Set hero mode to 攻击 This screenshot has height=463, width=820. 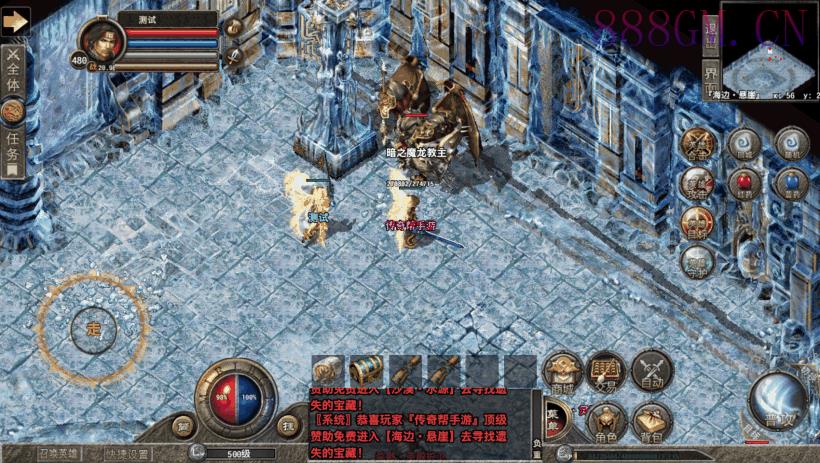click(x=697, y=184)
